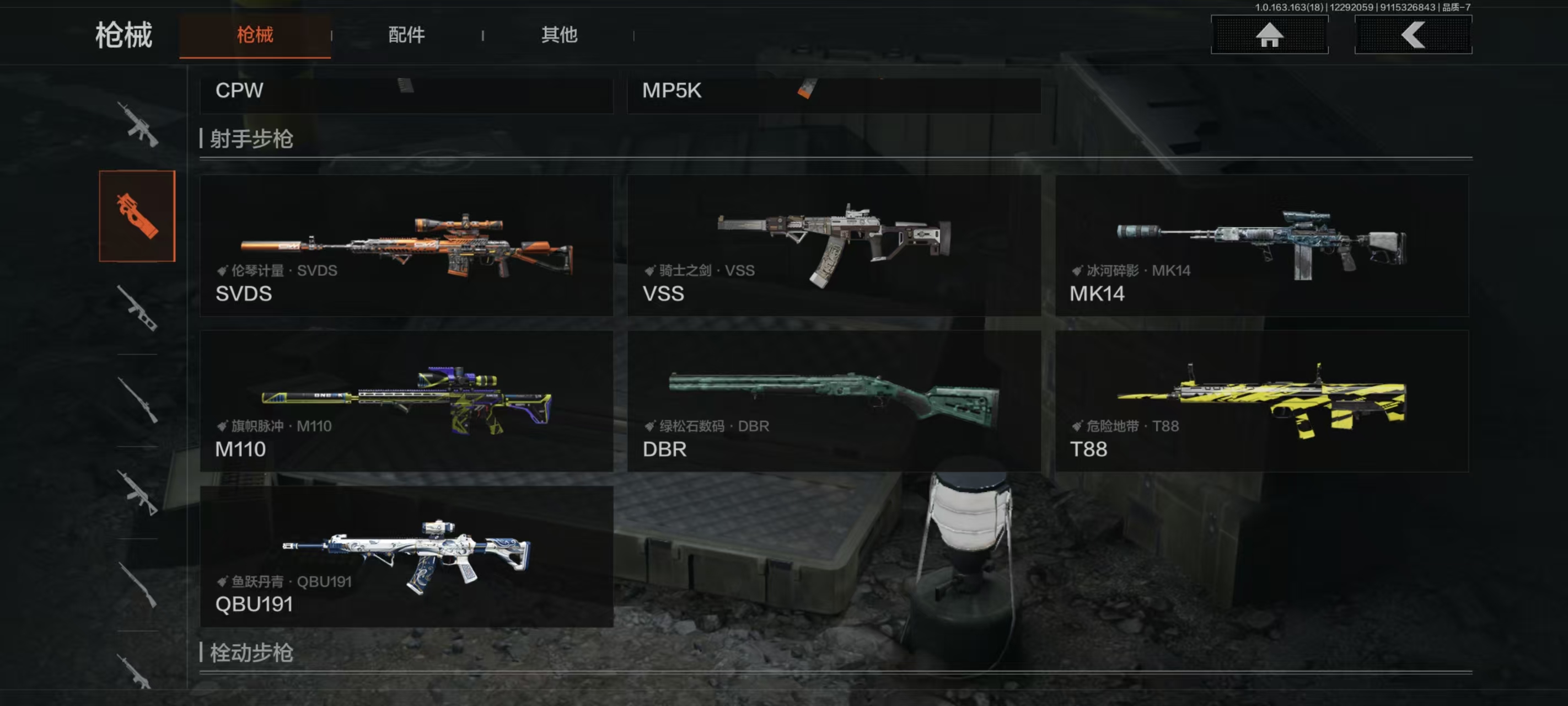Select the highlighted orange weapon category icon
The image size is (1568, 706).
coord(137,216)
